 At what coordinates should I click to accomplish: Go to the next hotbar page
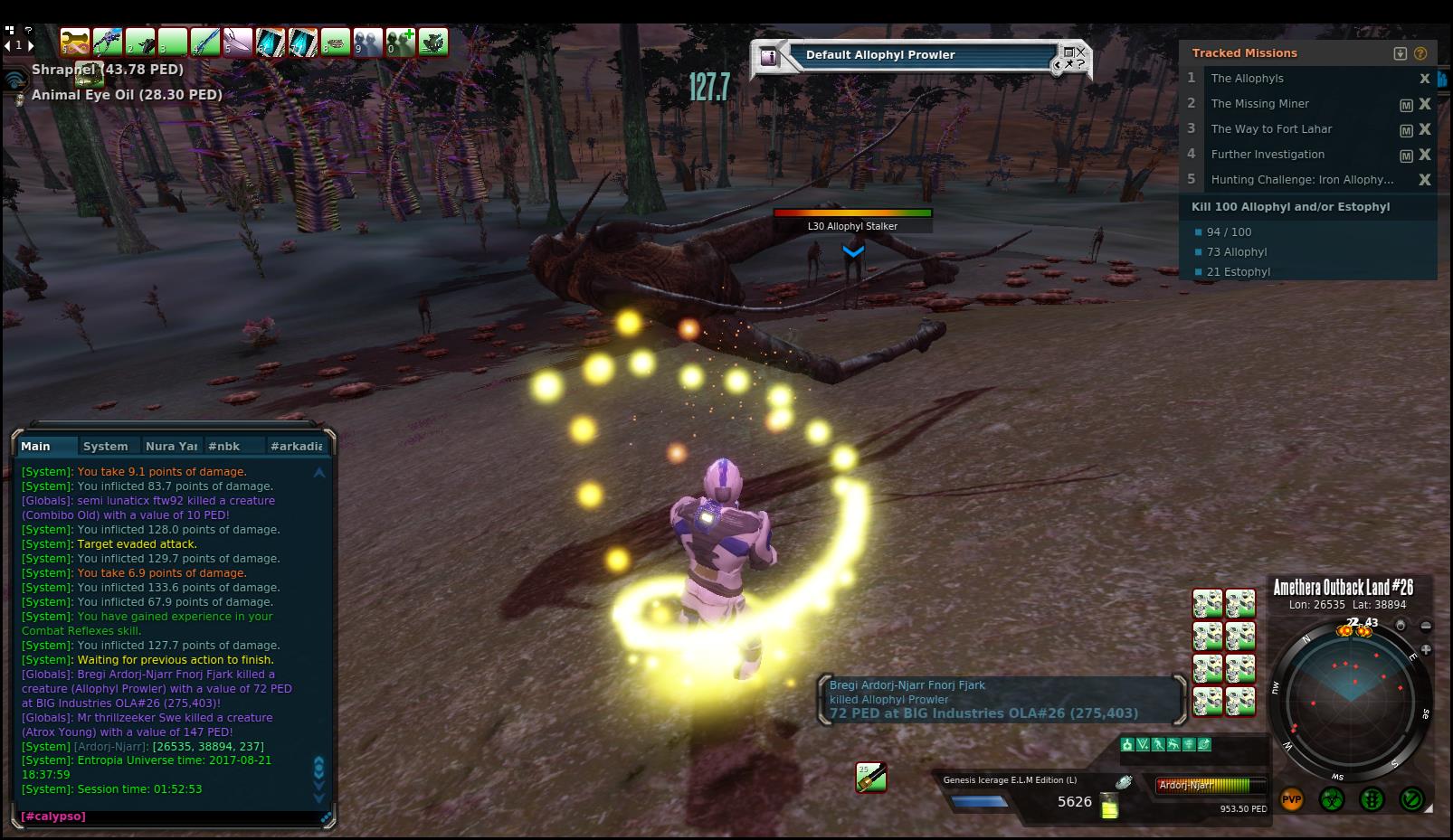(32, 44)
